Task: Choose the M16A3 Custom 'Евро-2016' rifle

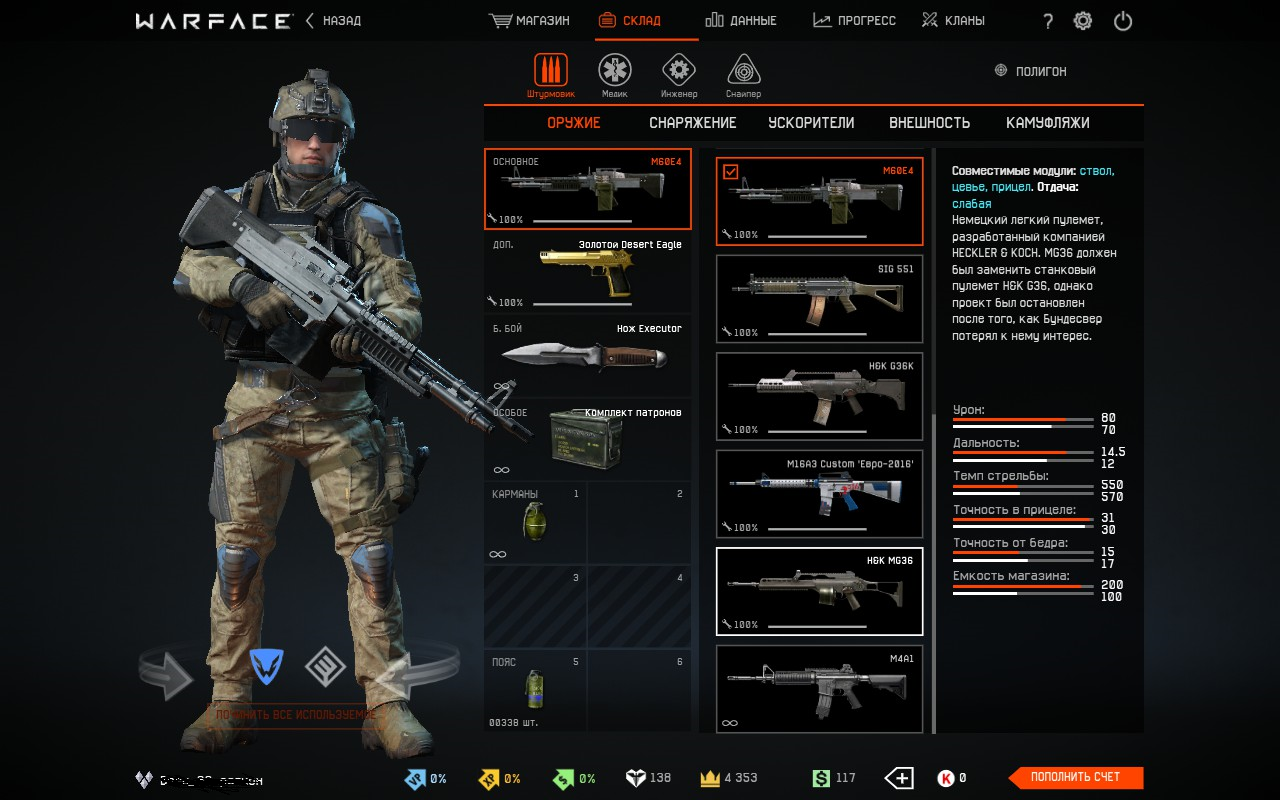Action: pyautogui.click(x=820, y=493)
